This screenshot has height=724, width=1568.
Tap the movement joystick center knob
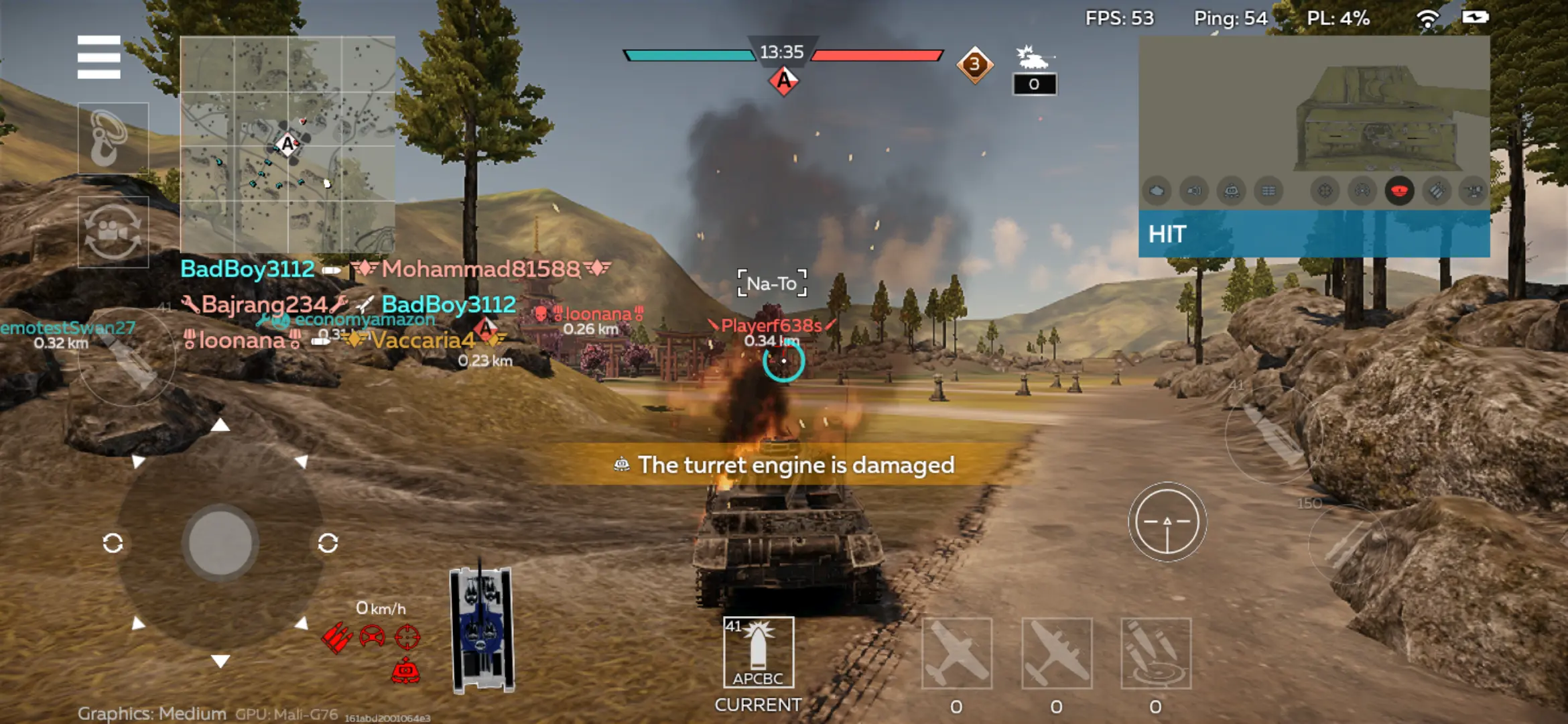(x=220, y=543)
